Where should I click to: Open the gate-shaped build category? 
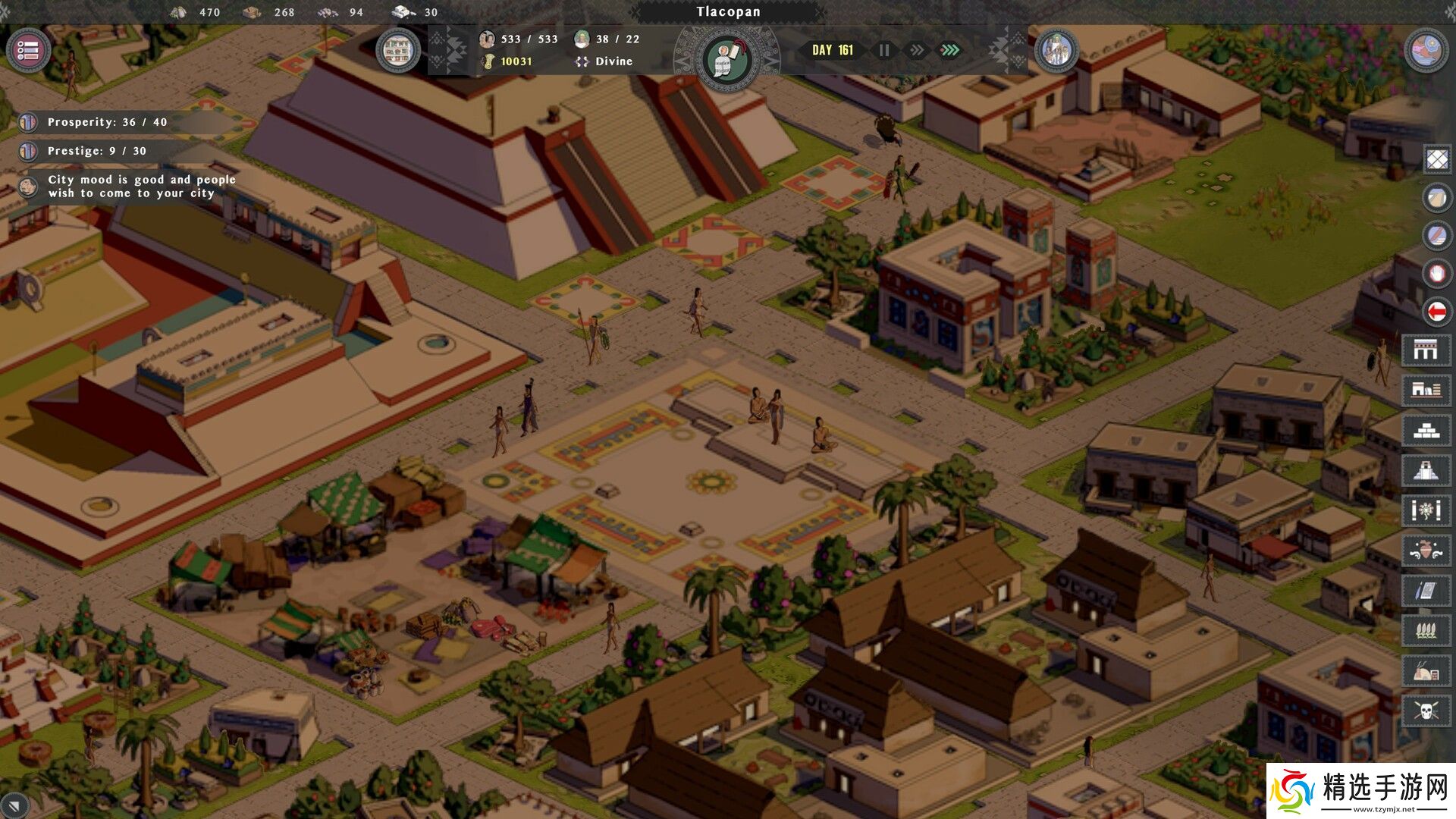[1426, 350]
